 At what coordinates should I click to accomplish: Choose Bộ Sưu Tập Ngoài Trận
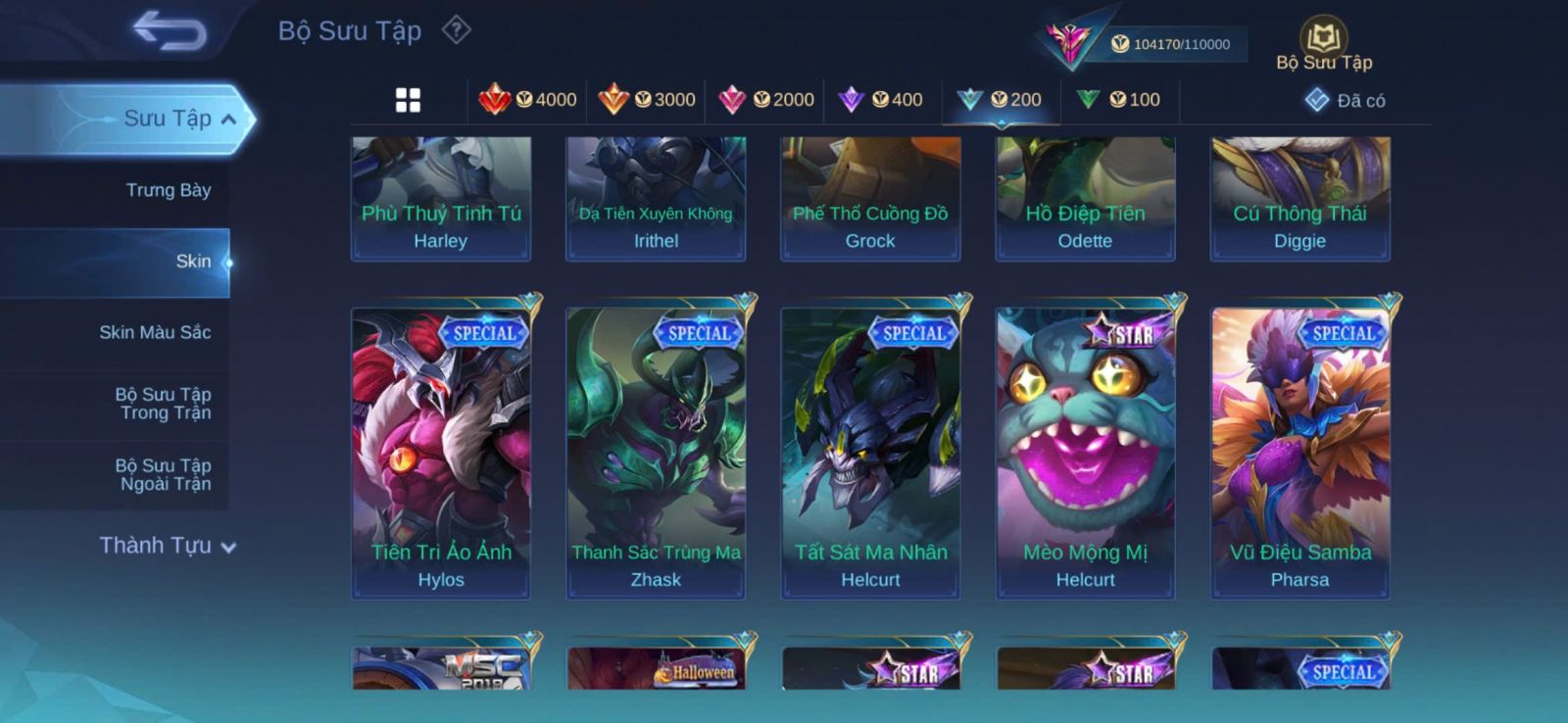(x=164, y=474)
